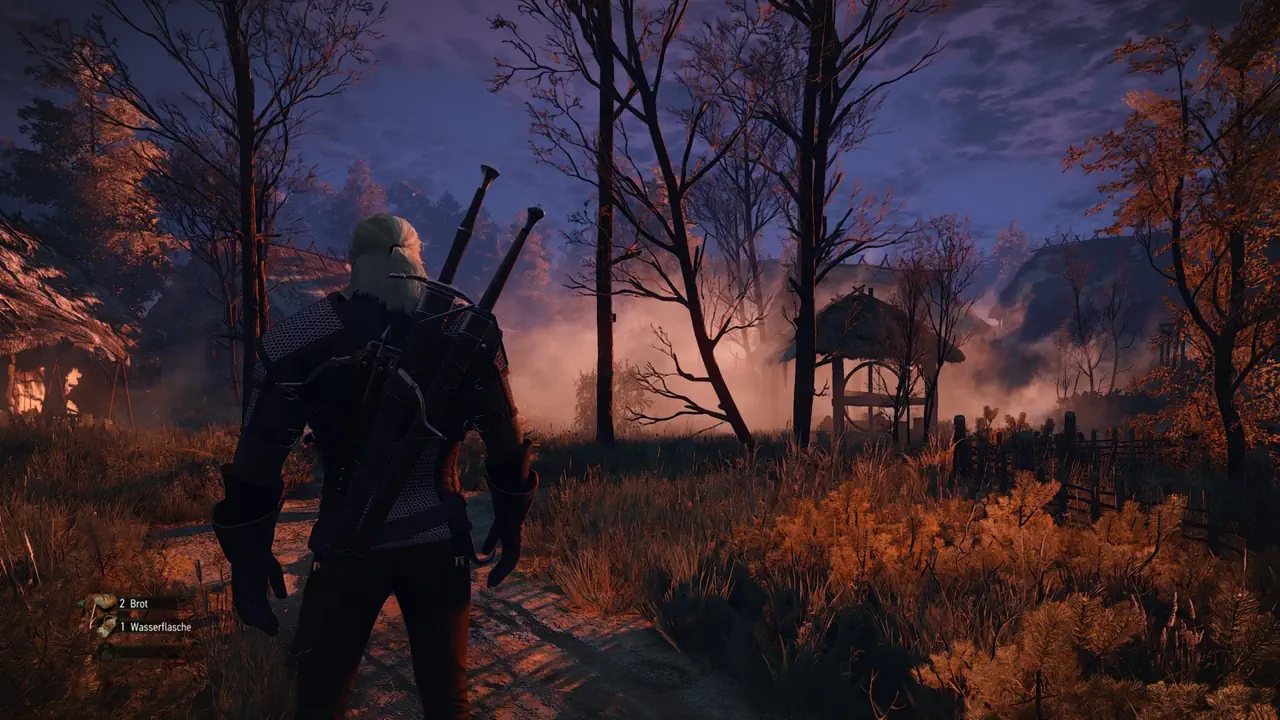Click the 1 Wasserflasche loot entry
Image resolution: width=1280 pixels, height=720 pixels.
click(x=154, y=626)
